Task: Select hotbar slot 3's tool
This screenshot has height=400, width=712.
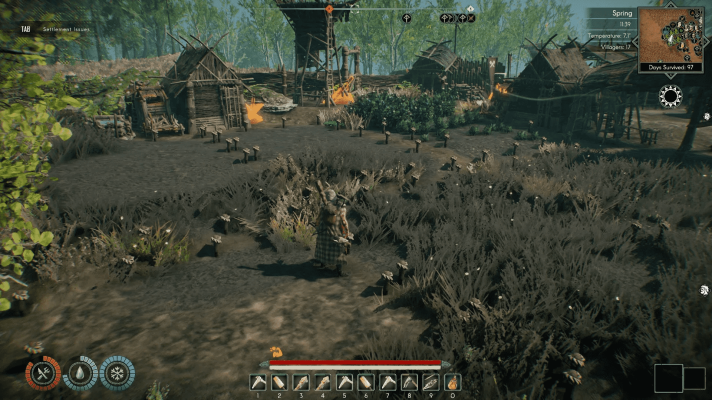Action: [301, 381]
